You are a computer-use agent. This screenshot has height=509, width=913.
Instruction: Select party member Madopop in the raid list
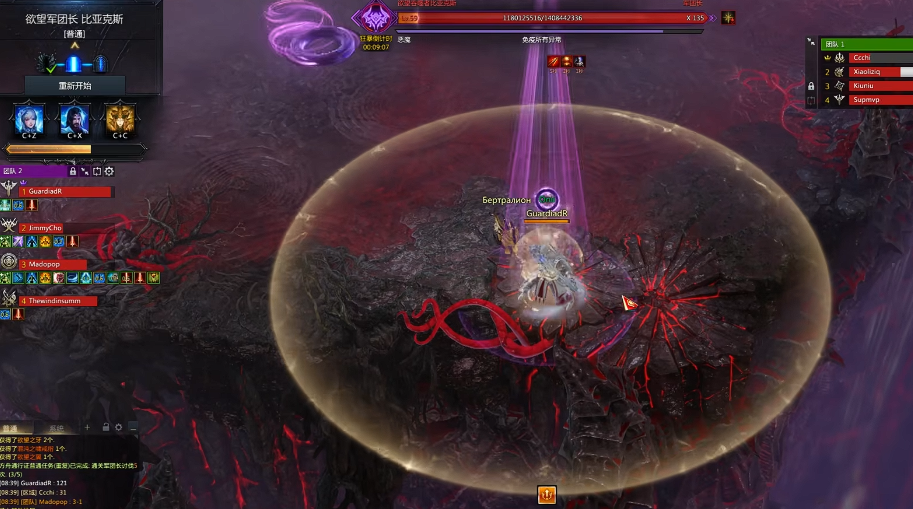click(66, 264)
